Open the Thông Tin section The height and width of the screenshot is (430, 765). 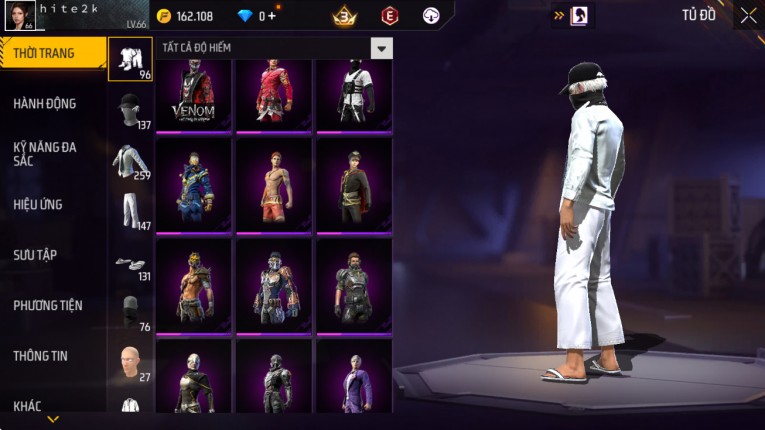coord(39,355)
